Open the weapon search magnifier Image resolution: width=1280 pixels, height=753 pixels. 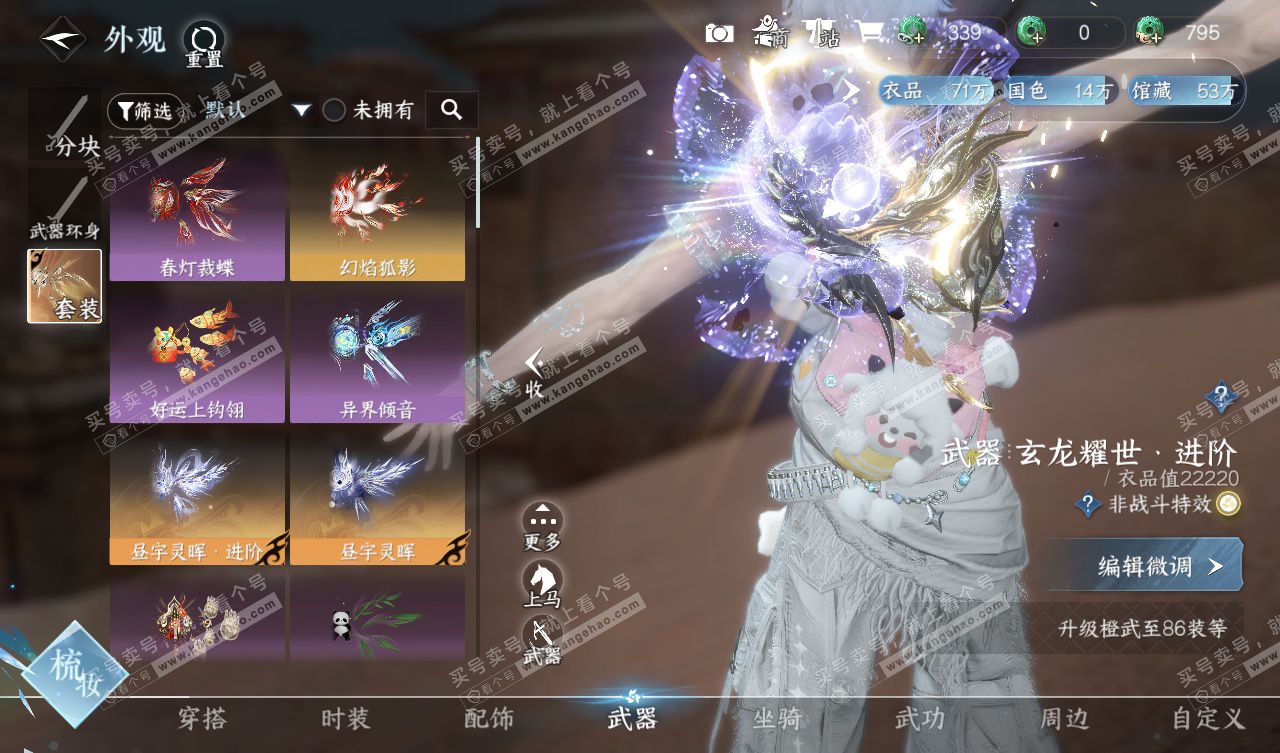[x=451, y=110]
